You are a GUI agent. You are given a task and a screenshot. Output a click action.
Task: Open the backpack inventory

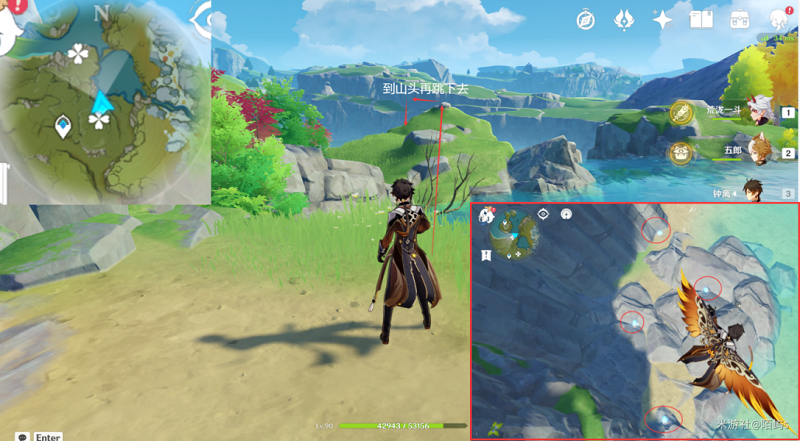(x=740, y=19)
